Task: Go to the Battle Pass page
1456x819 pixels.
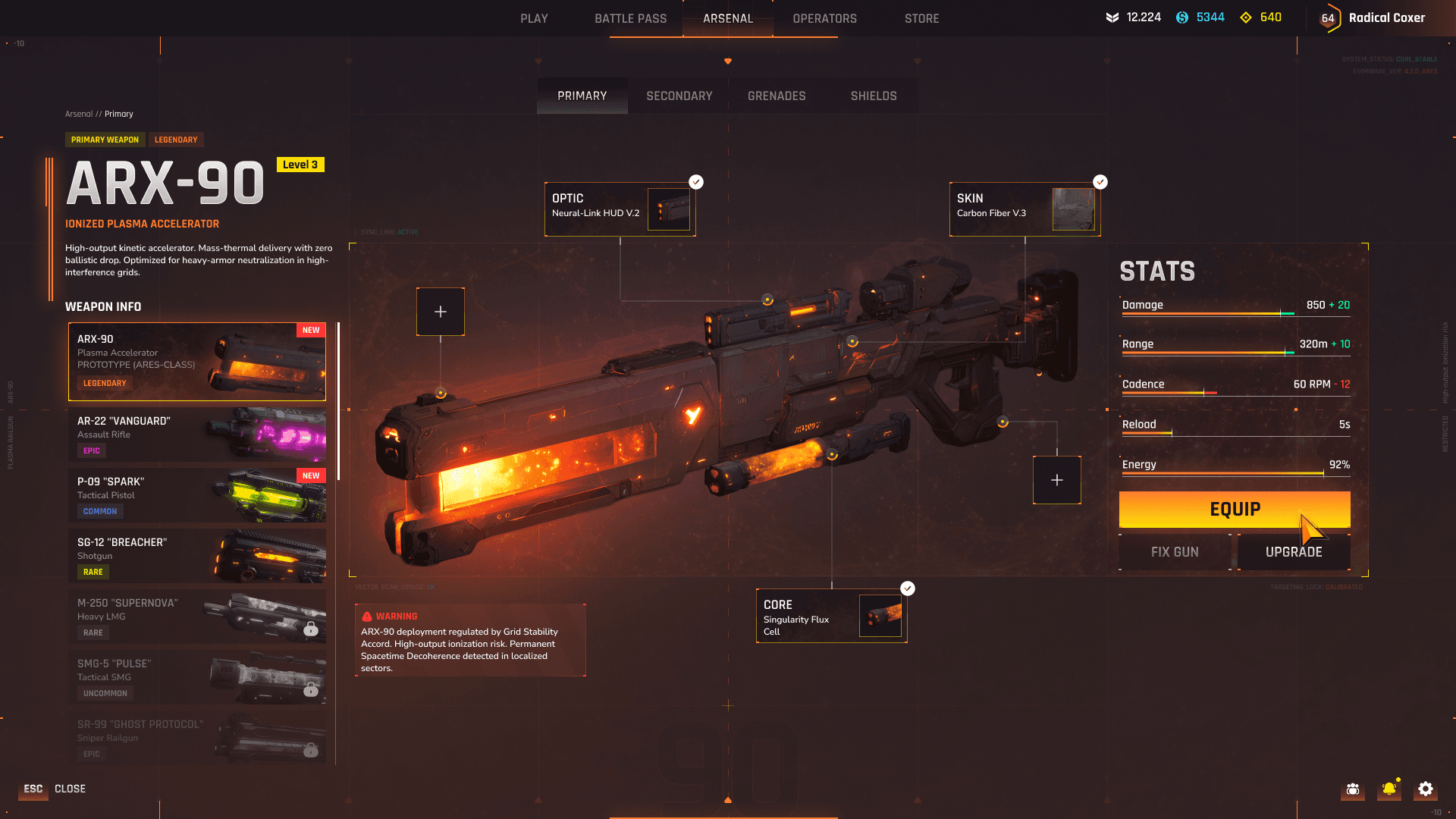Action: [x=630, y=18]
